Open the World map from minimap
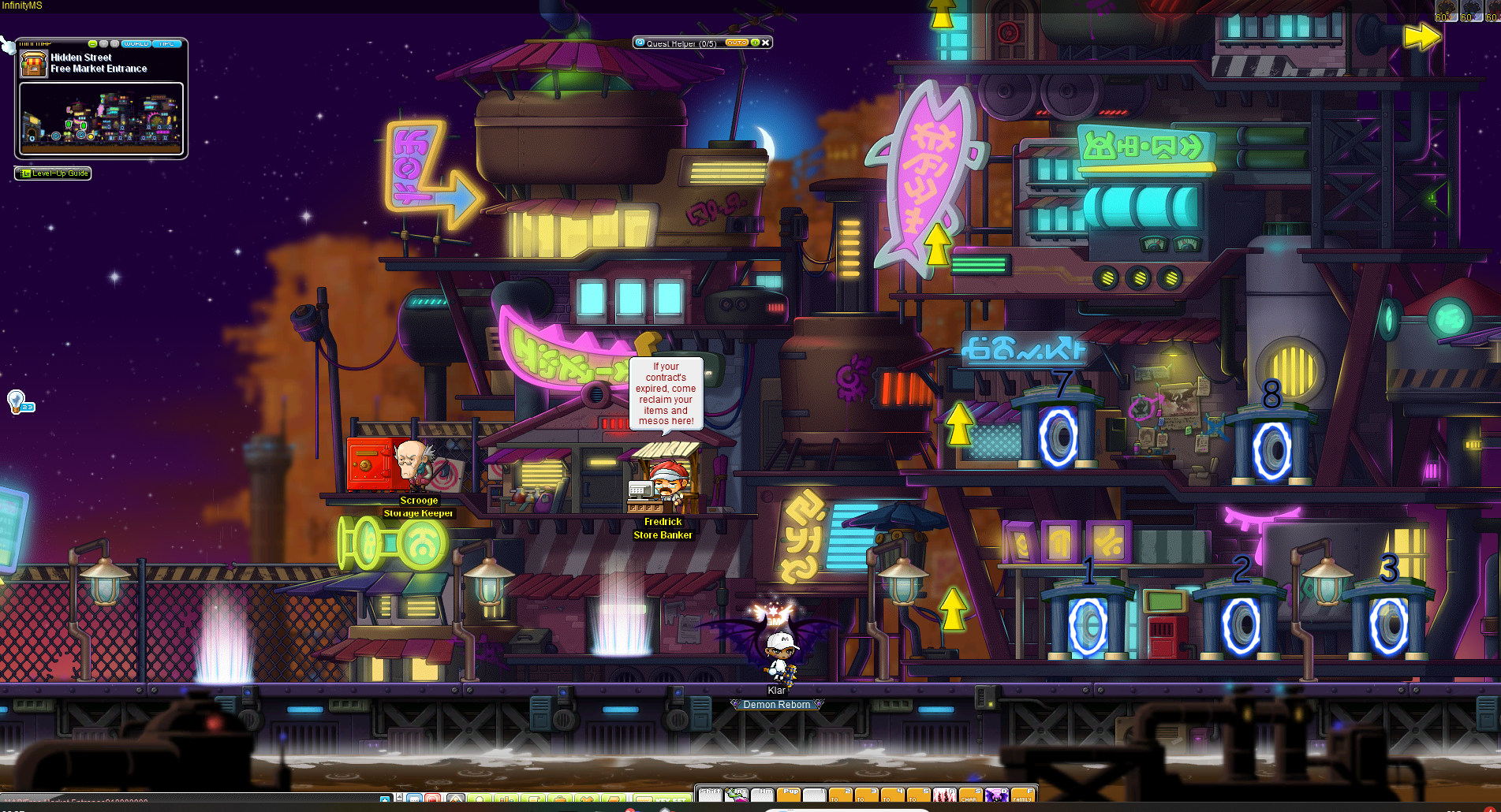The height and width of the screenshot is (812, 1501). click(136, 43)
